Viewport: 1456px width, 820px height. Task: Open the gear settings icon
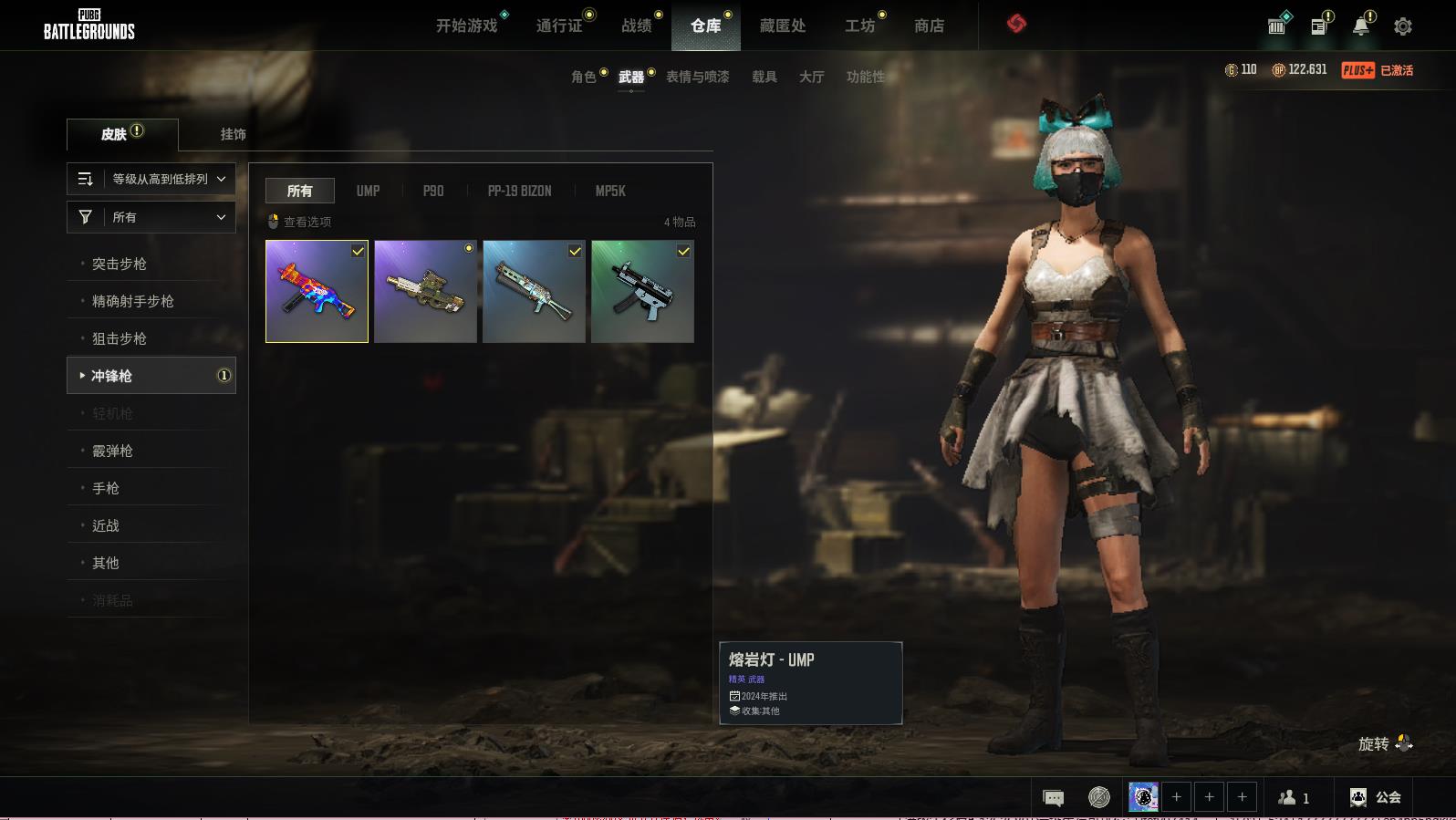click(1402, 26)
